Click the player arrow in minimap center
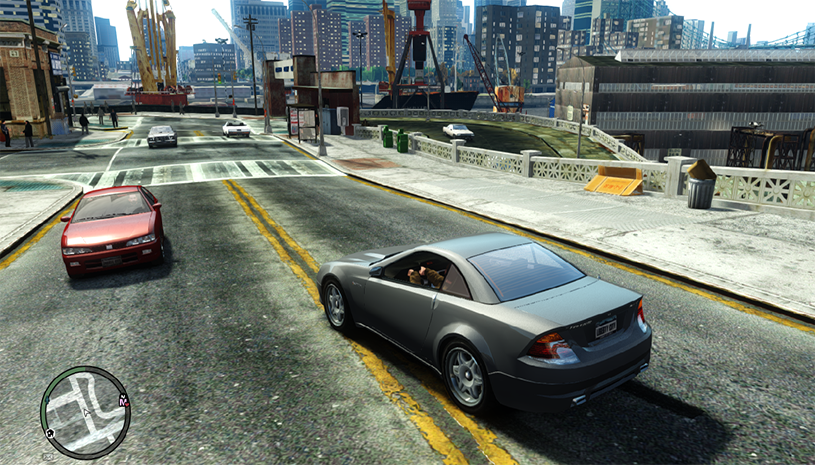The height and width of the screenshot is (465, 815). tap(87, 412)
